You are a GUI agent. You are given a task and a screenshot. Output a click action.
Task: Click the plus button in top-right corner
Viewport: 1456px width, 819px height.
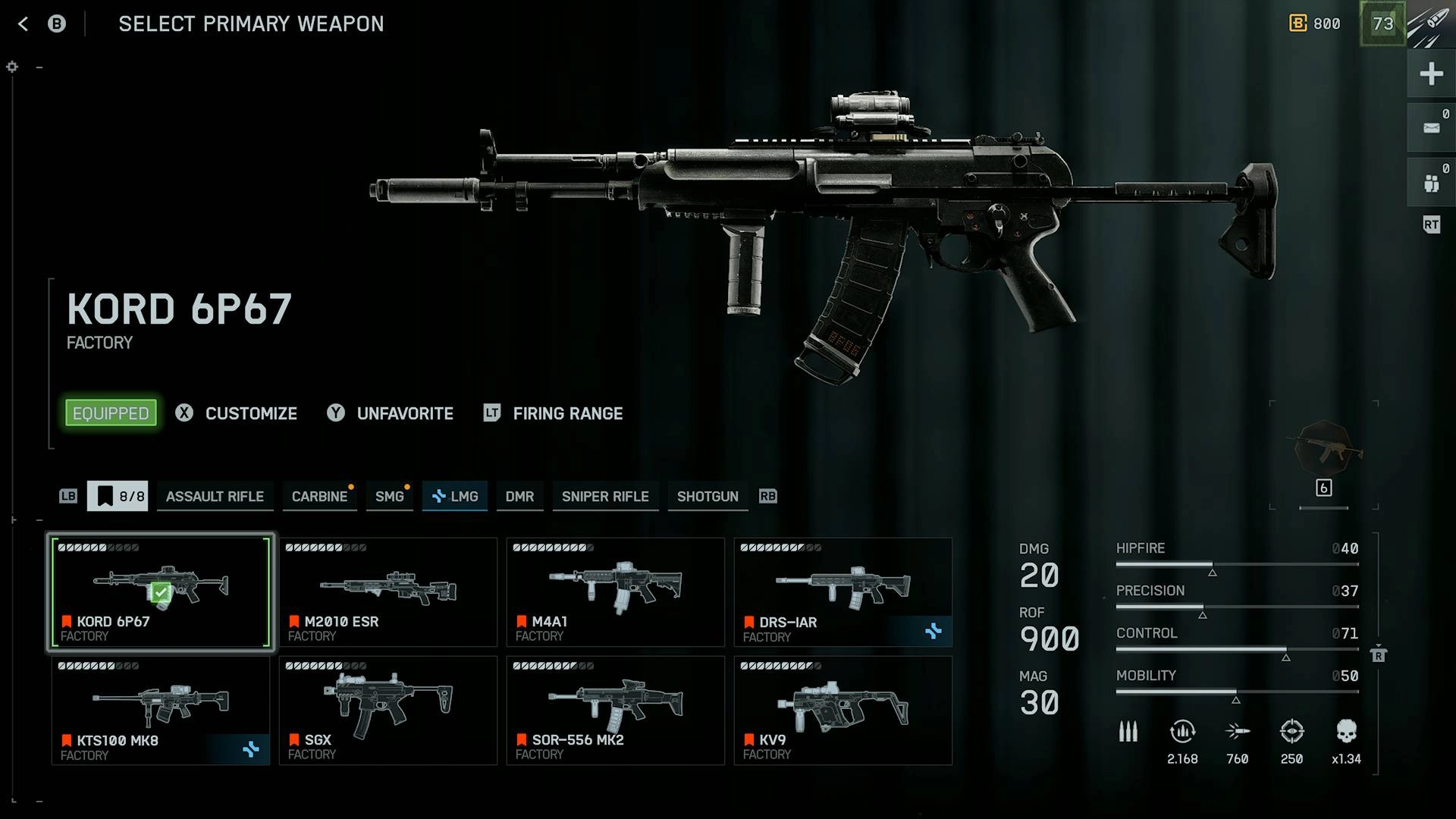[x=1431, y=74]
